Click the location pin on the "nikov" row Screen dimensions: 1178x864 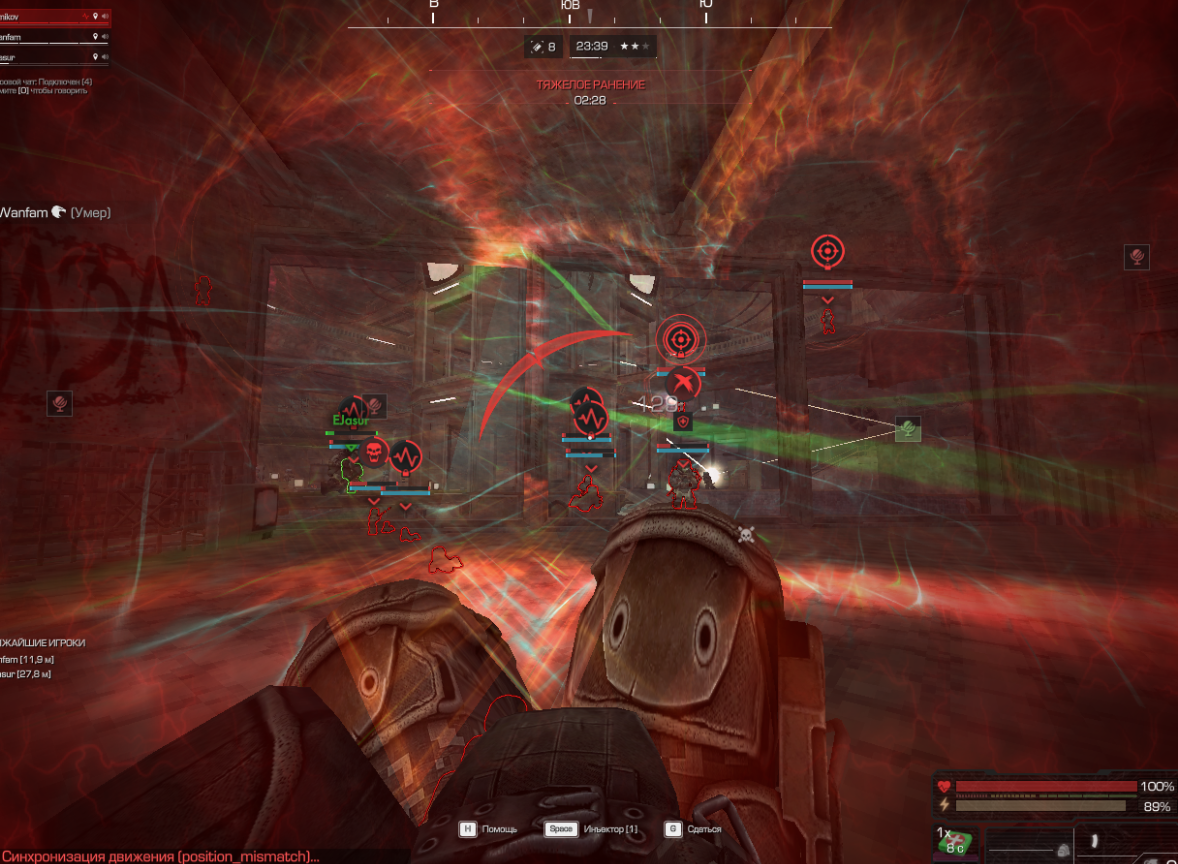(x=95, y=17)
